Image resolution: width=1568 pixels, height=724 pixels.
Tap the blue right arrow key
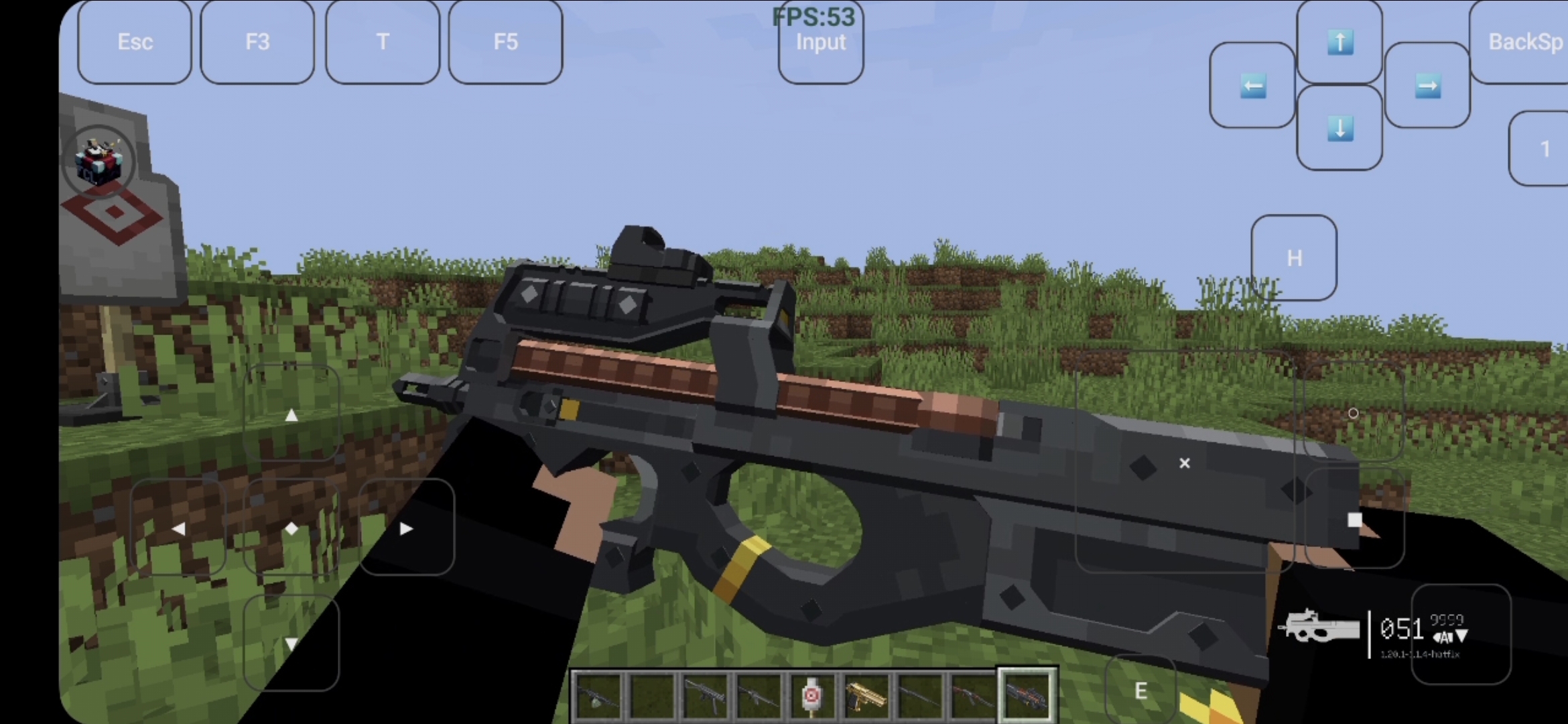tap(1427, 86)
